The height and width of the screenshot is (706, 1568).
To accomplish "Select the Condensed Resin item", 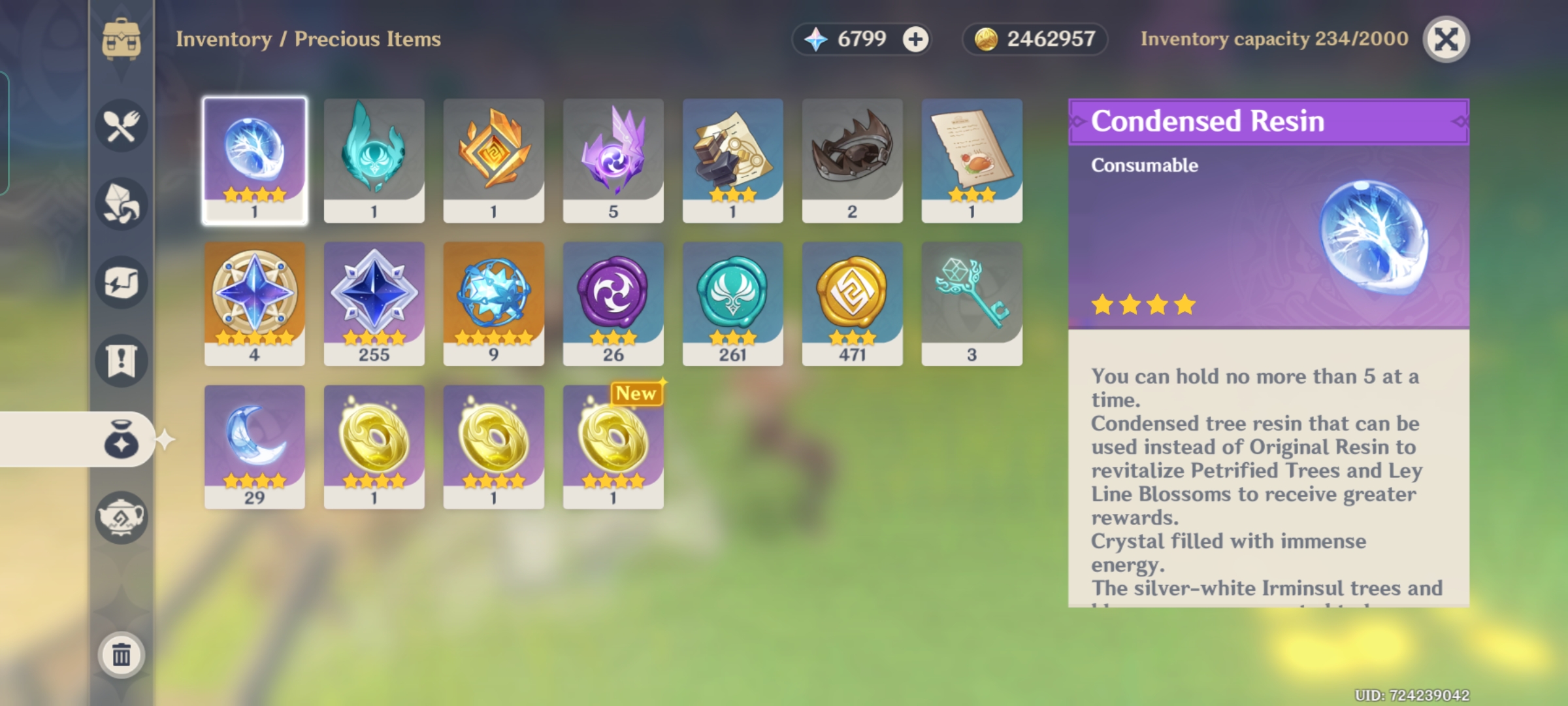I will pyautogui.click(x=255, y=159).
